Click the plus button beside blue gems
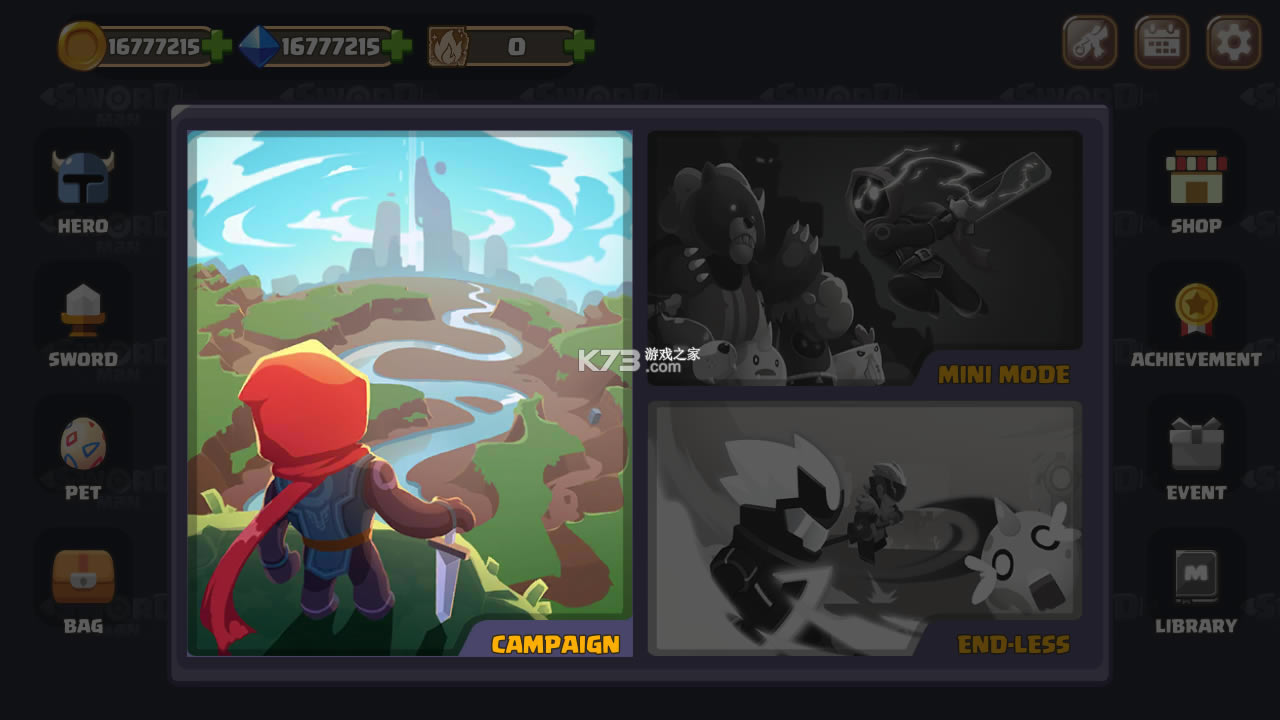 pyautogui.click(x=397, y=46)
